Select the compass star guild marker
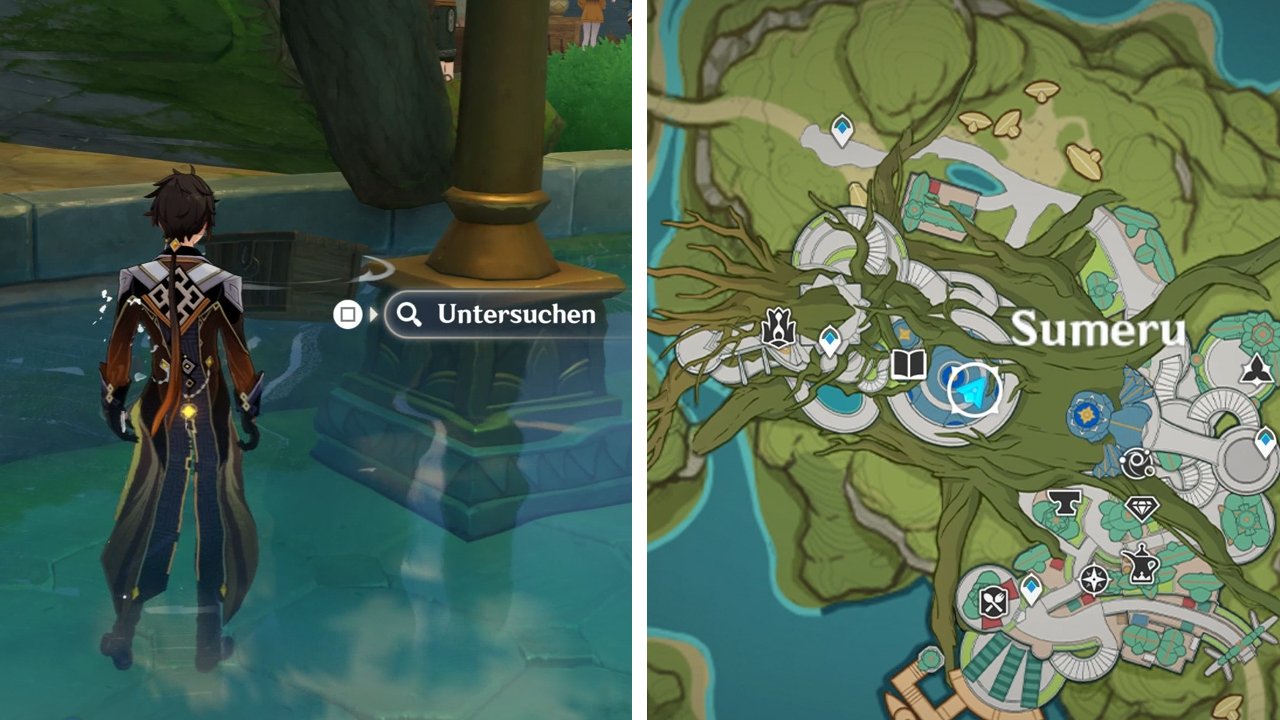 pyautogui.click(x=1095, y=578)
